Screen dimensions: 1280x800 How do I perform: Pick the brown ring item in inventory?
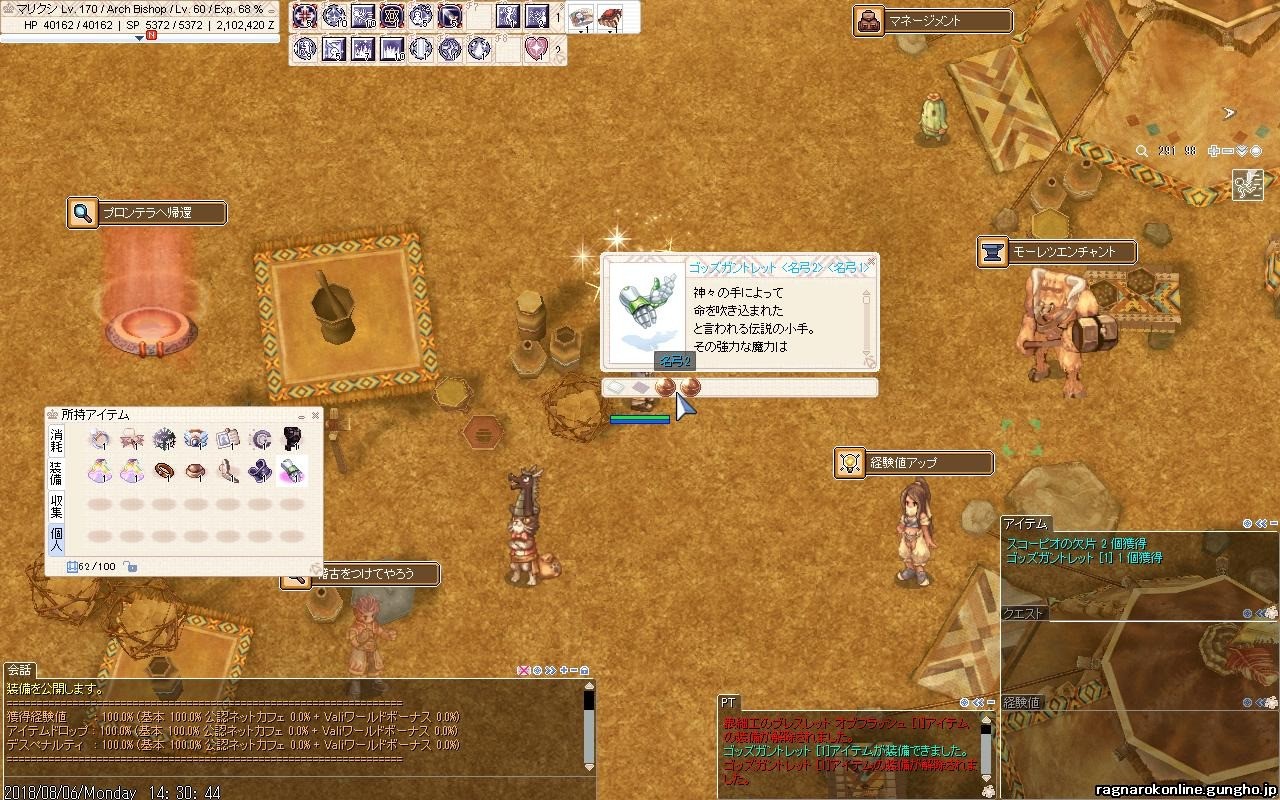click(165, 470)
